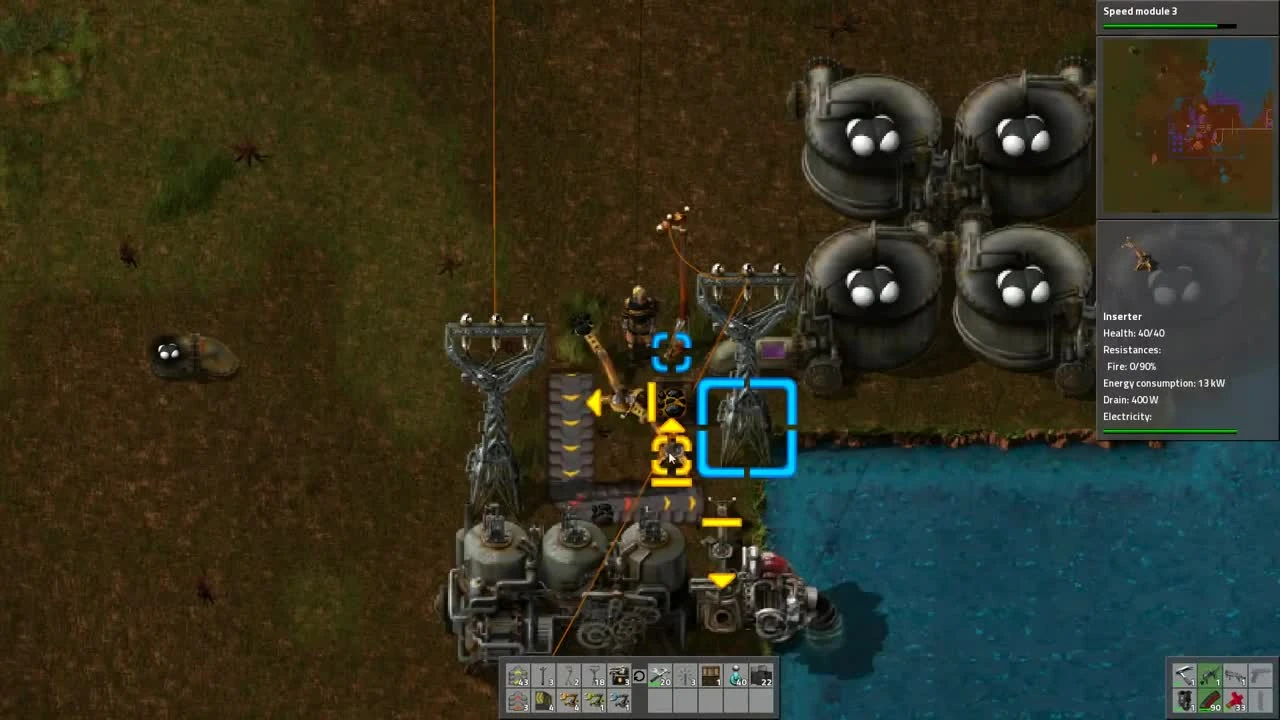
Task: Select the piercing ammo magazine stack
Action: (1210, 700)
